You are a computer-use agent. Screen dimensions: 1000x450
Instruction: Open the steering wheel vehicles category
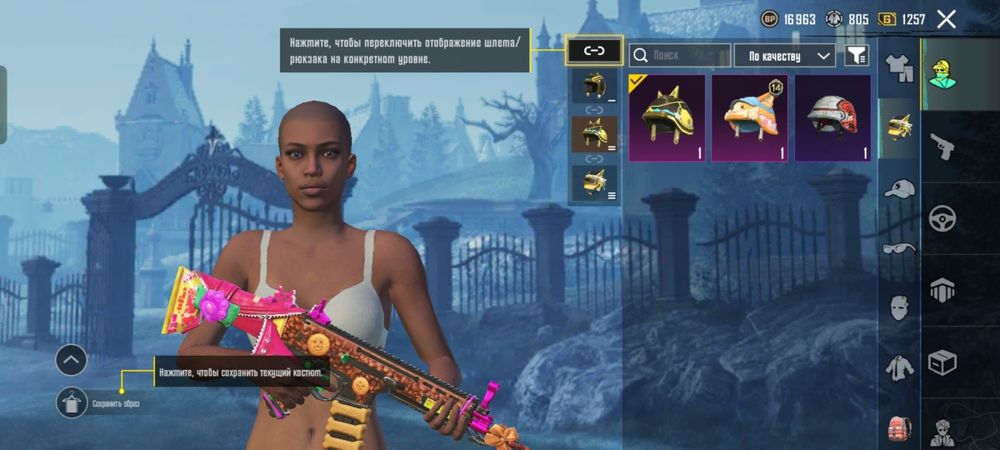pyautogui.click(x=942, y=218)
